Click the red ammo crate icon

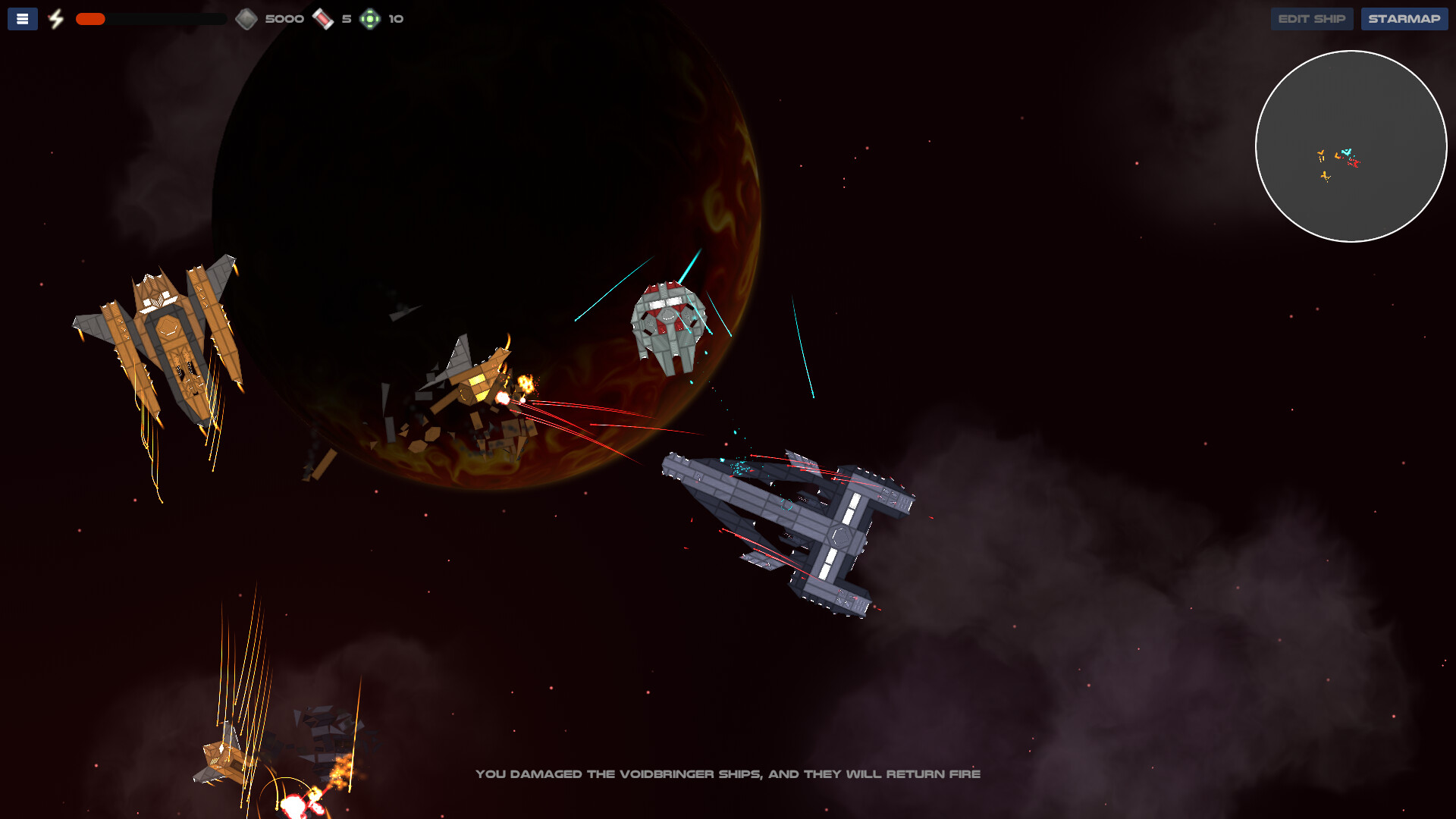coord(324,18)
